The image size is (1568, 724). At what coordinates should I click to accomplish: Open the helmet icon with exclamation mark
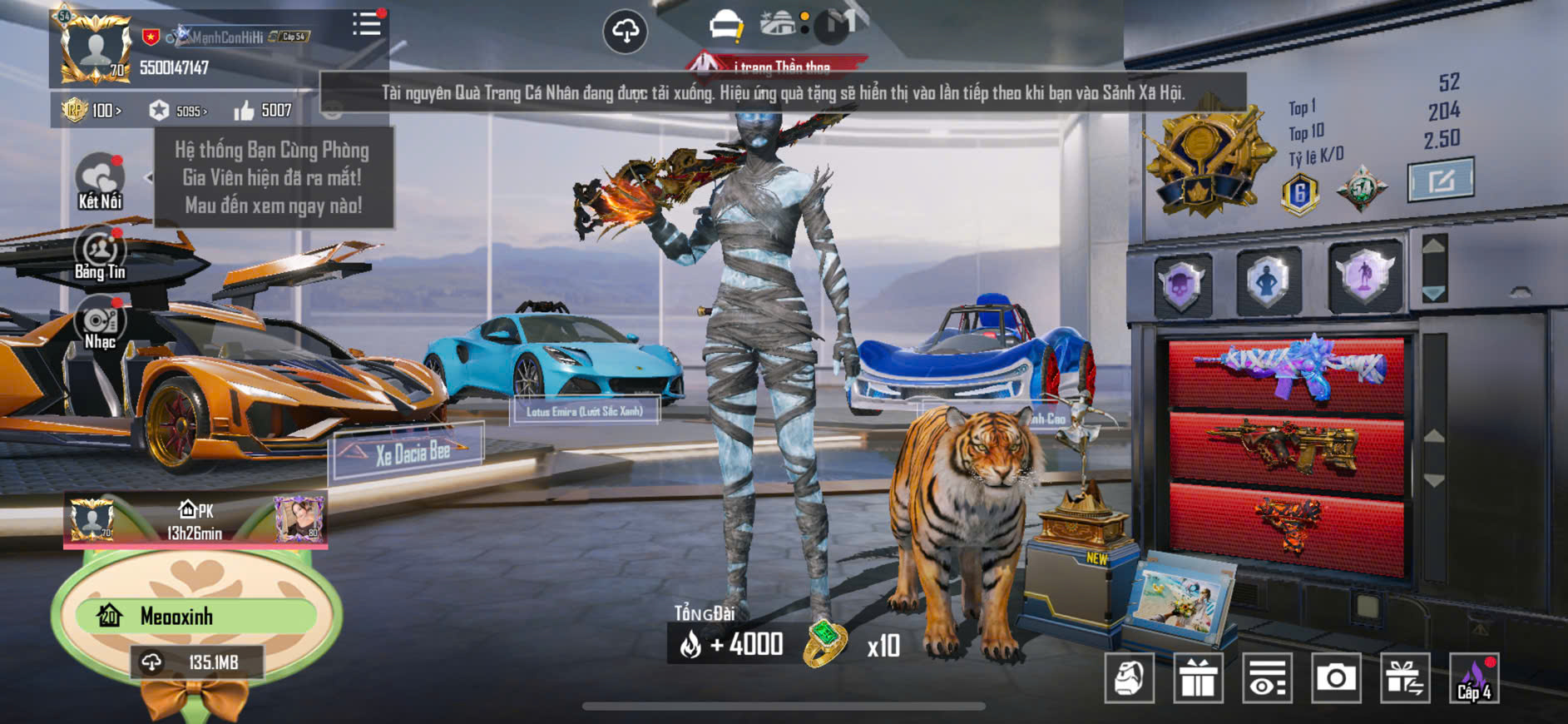(x=725, y=26)
